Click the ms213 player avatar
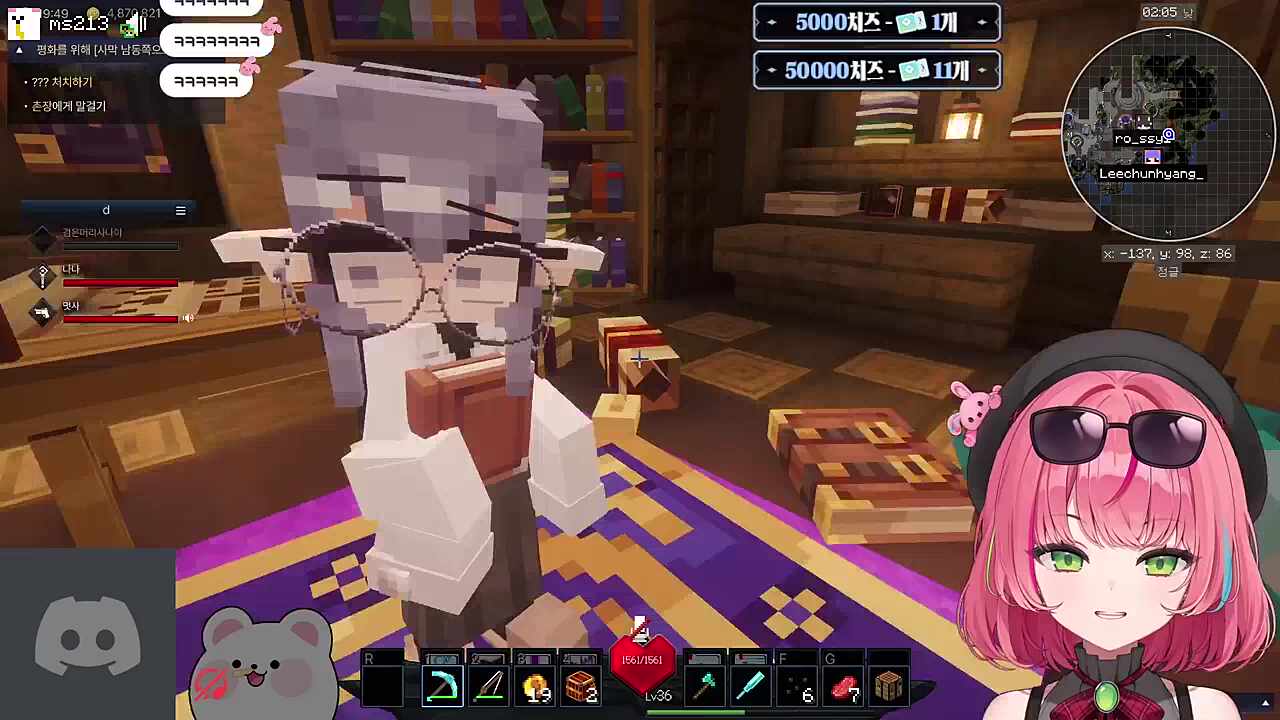Image resolution: width=1280 pixels, height=720 pixels. point(25,22)
